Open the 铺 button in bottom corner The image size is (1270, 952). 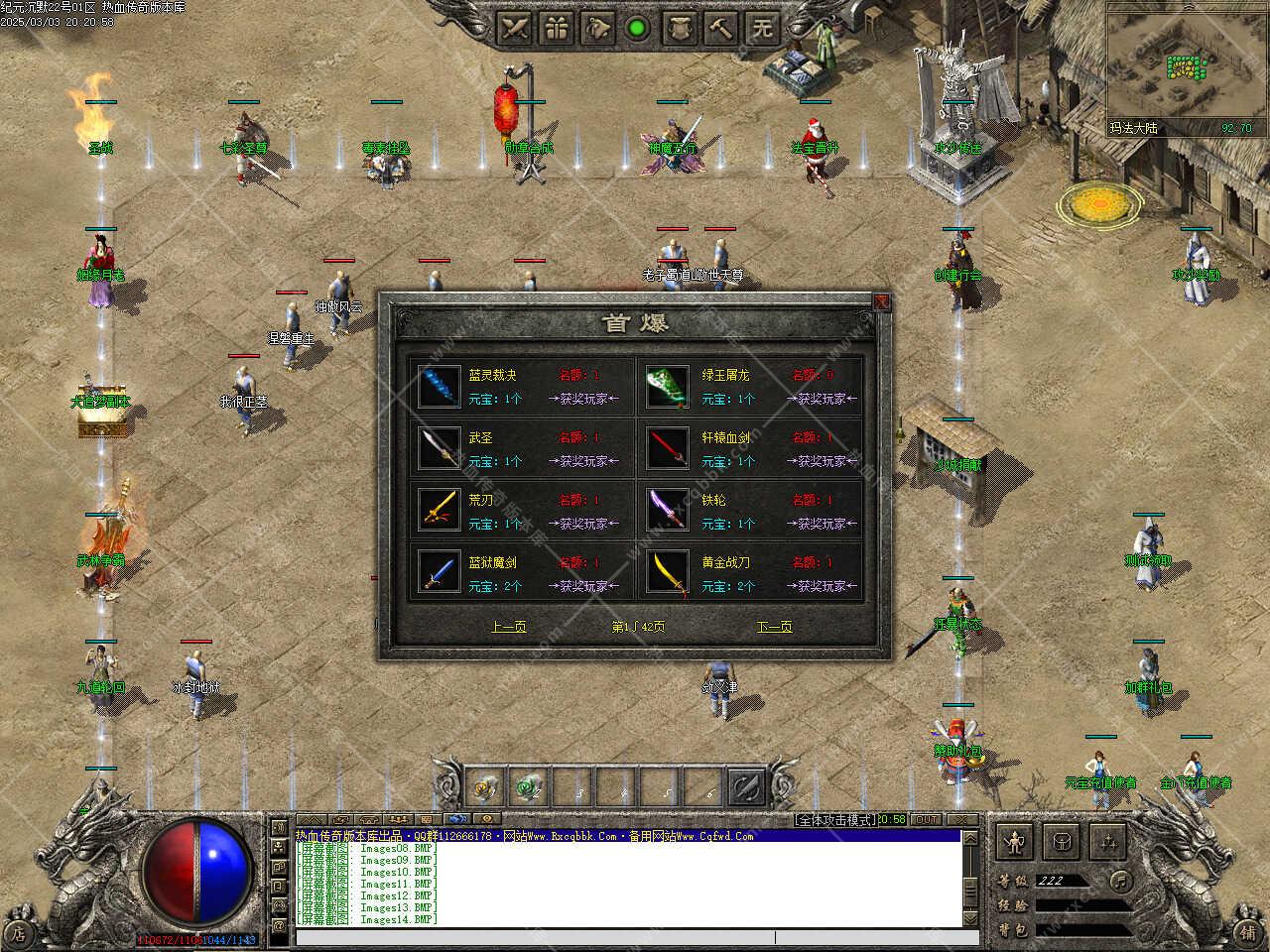point(1248,932)
